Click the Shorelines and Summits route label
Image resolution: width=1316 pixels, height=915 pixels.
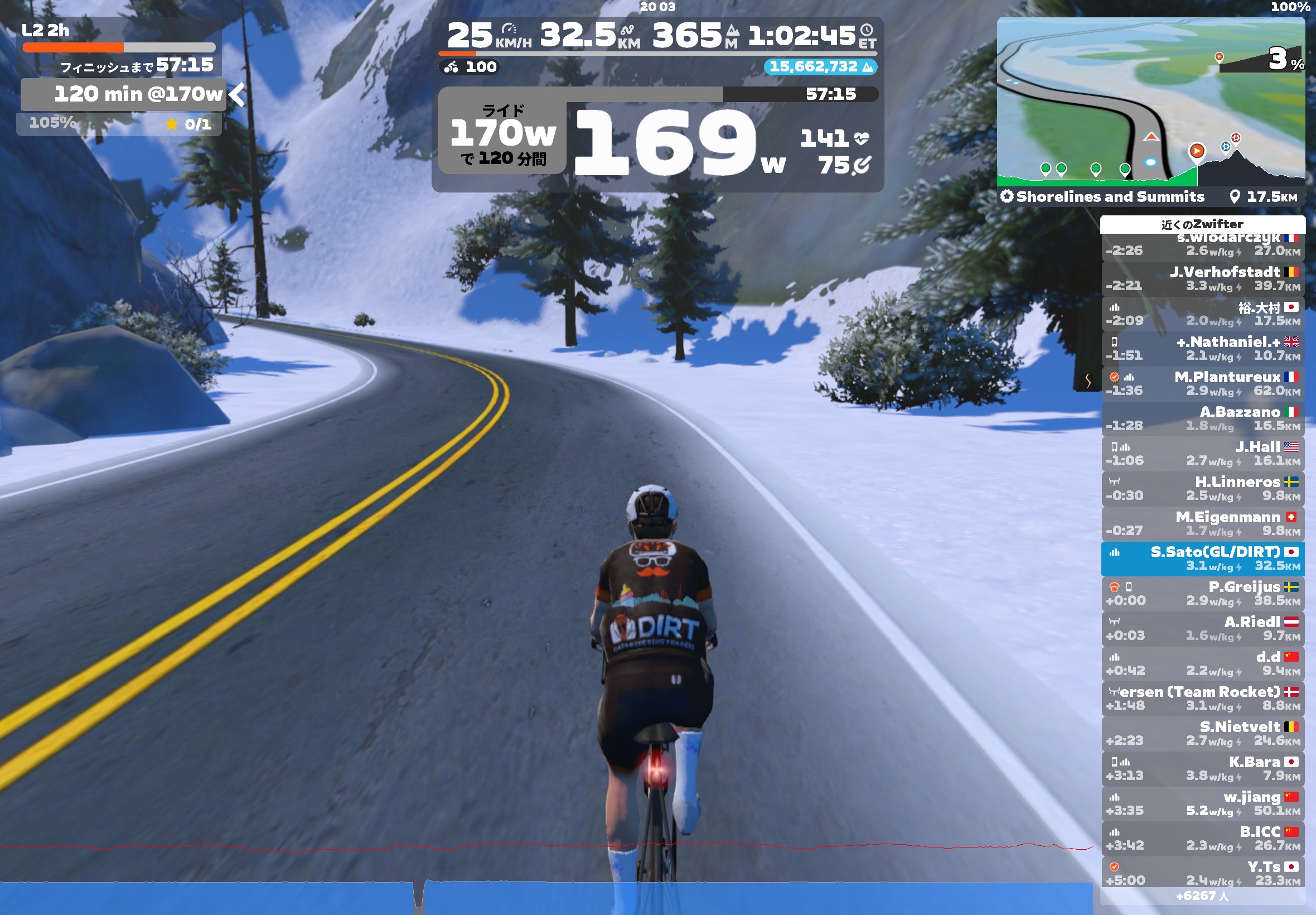(x=1109, y=196)
